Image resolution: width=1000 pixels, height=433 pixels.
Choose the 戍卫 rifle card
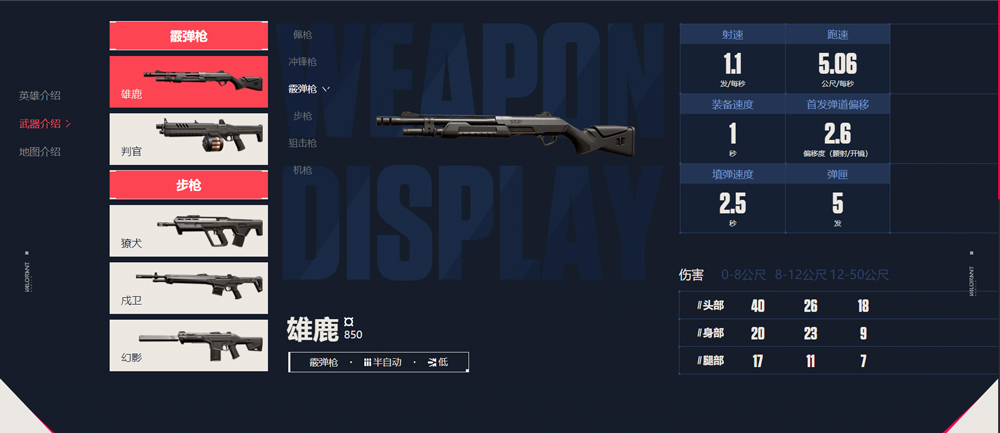coord(189,288)
